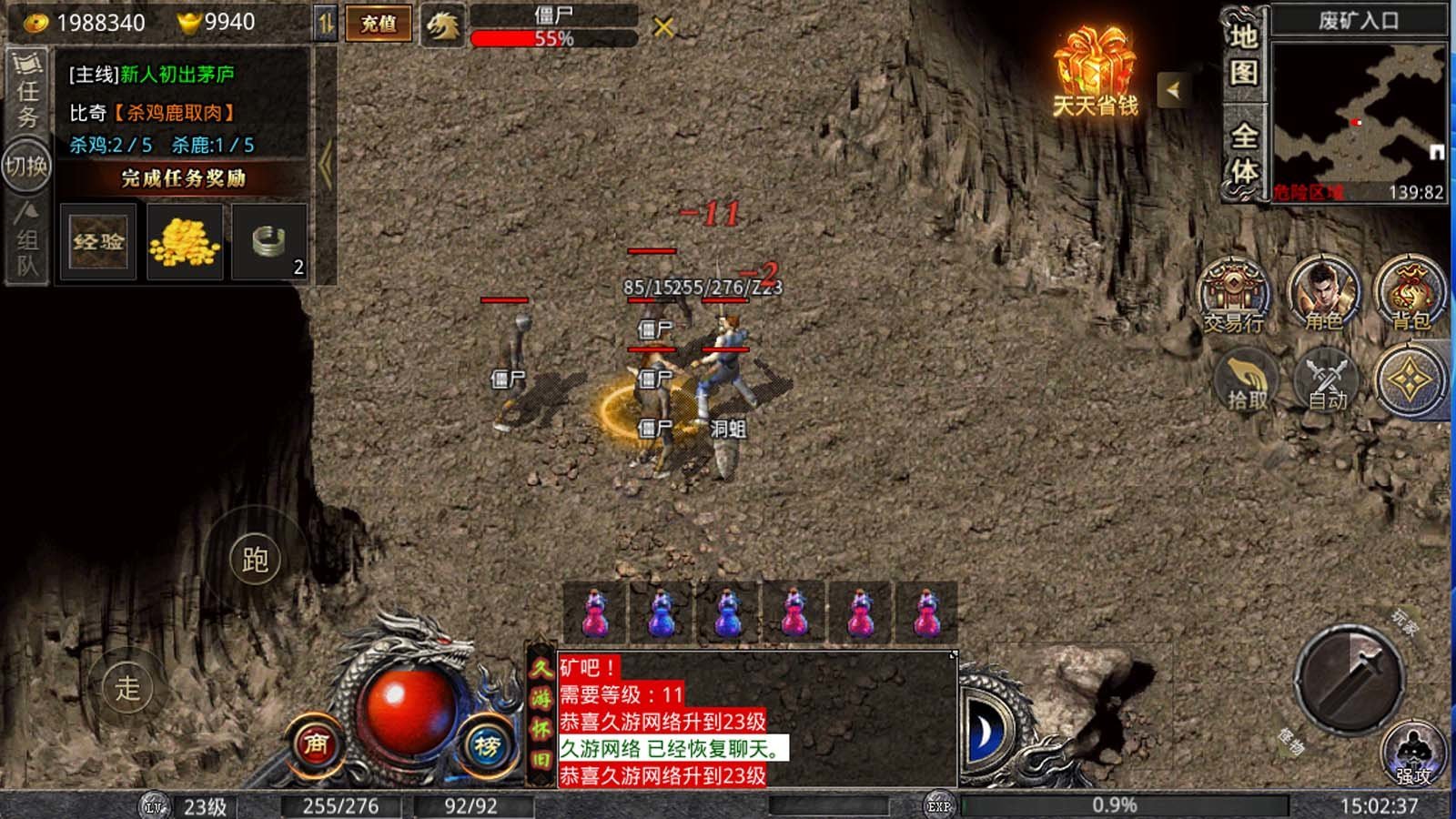1456x819 pixels.
Task: Select the 走 walk button
Action: pyautogui.click(x=127, y=688)
